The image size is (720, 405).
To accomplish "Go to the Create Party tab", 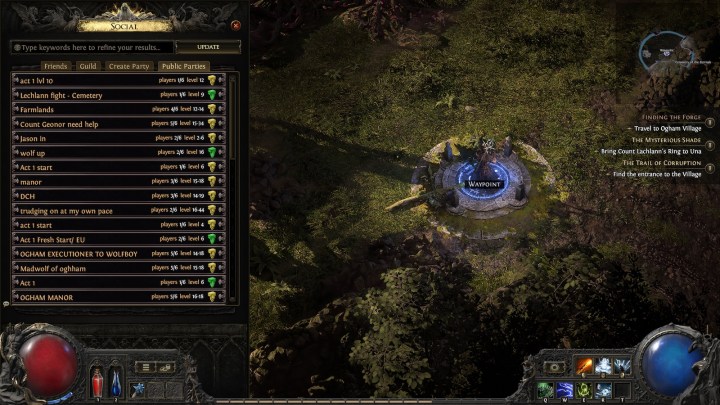I will point(127,66).
